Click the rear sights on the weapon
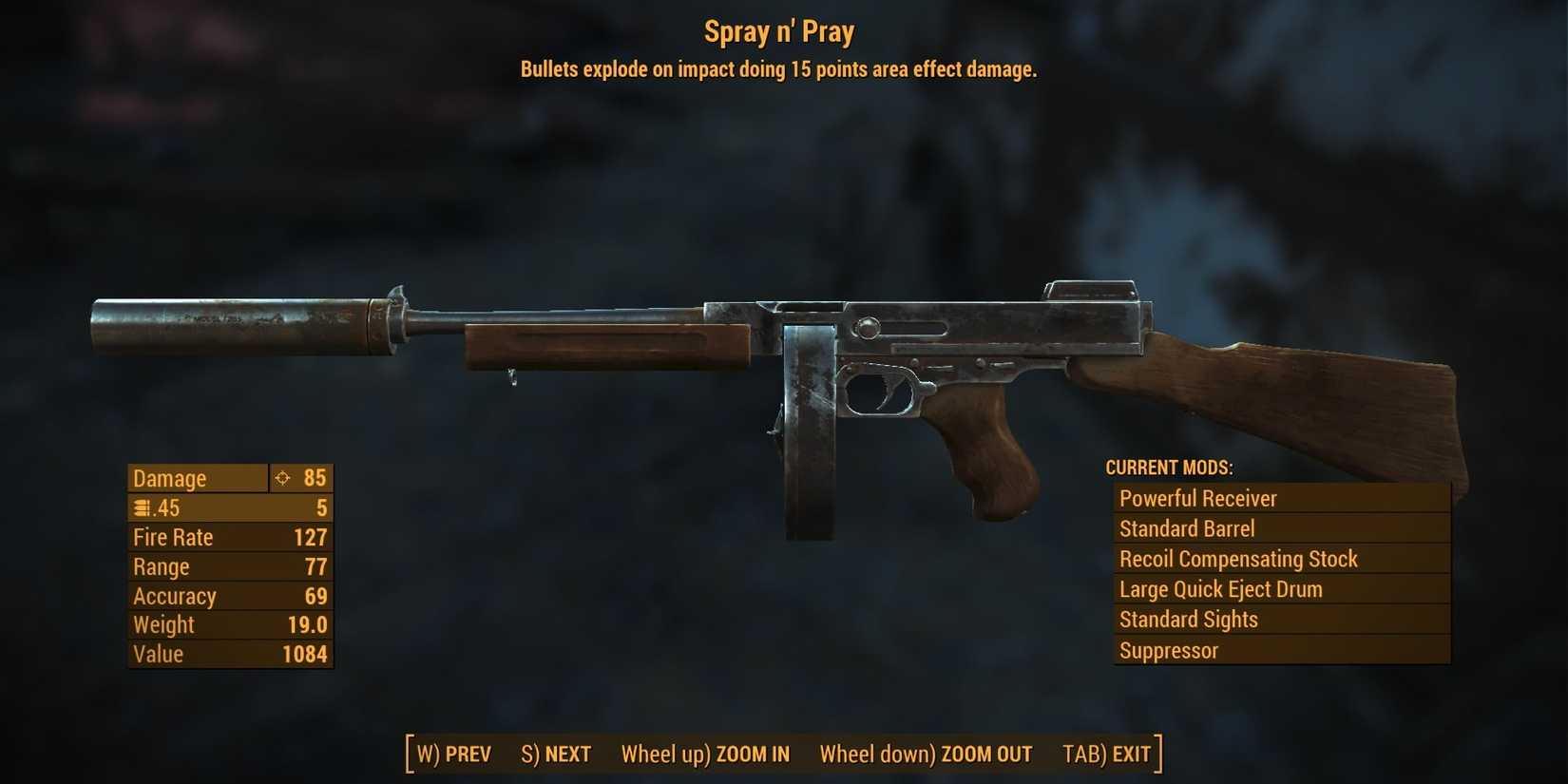1568x784 pixels. (x=1093, y=285)
